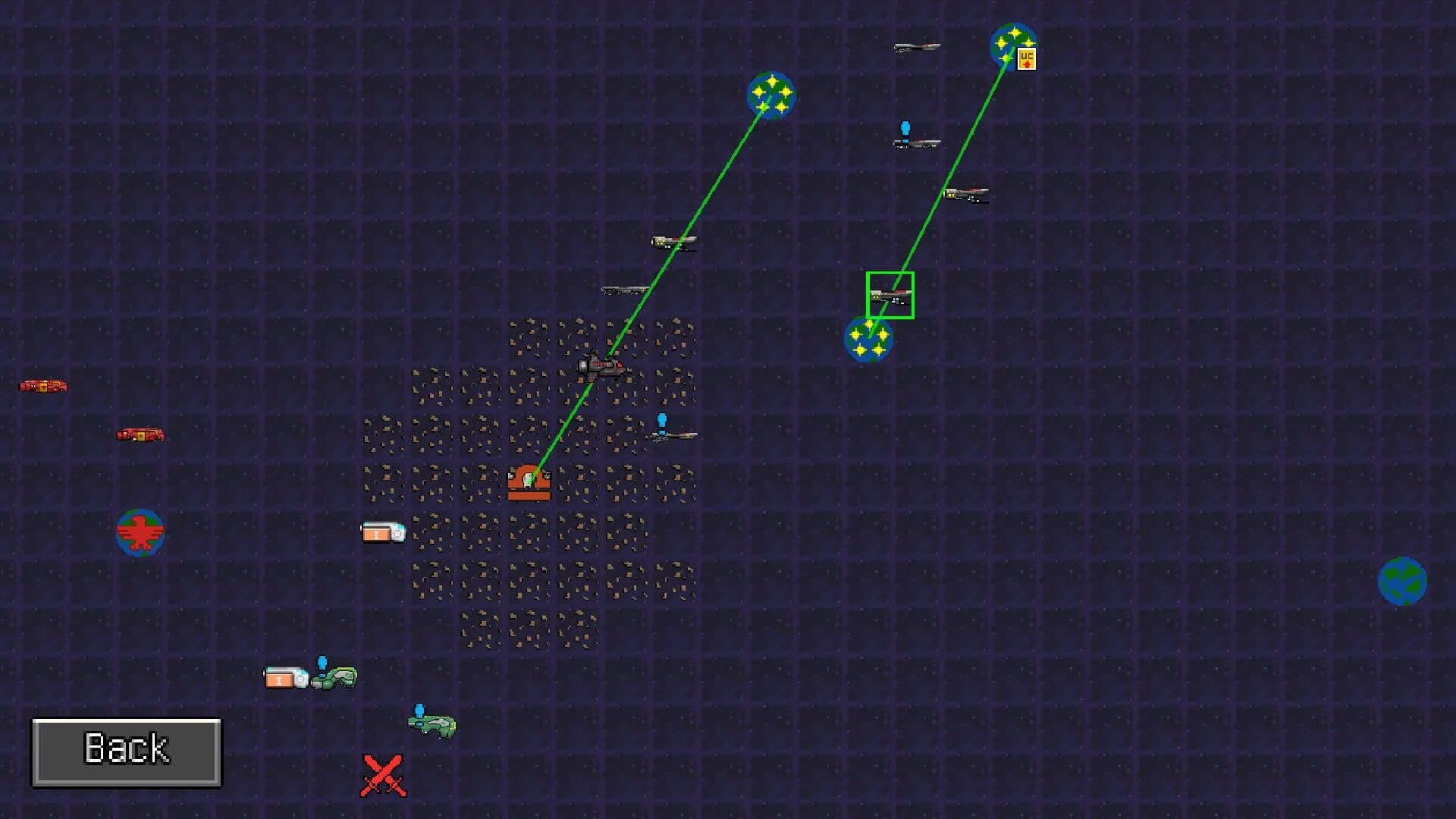The height and width of the screenshot is (819, 1456).
Task: Select the blue exclamation mark above the lower green ship
Action: tap(418, 710)
